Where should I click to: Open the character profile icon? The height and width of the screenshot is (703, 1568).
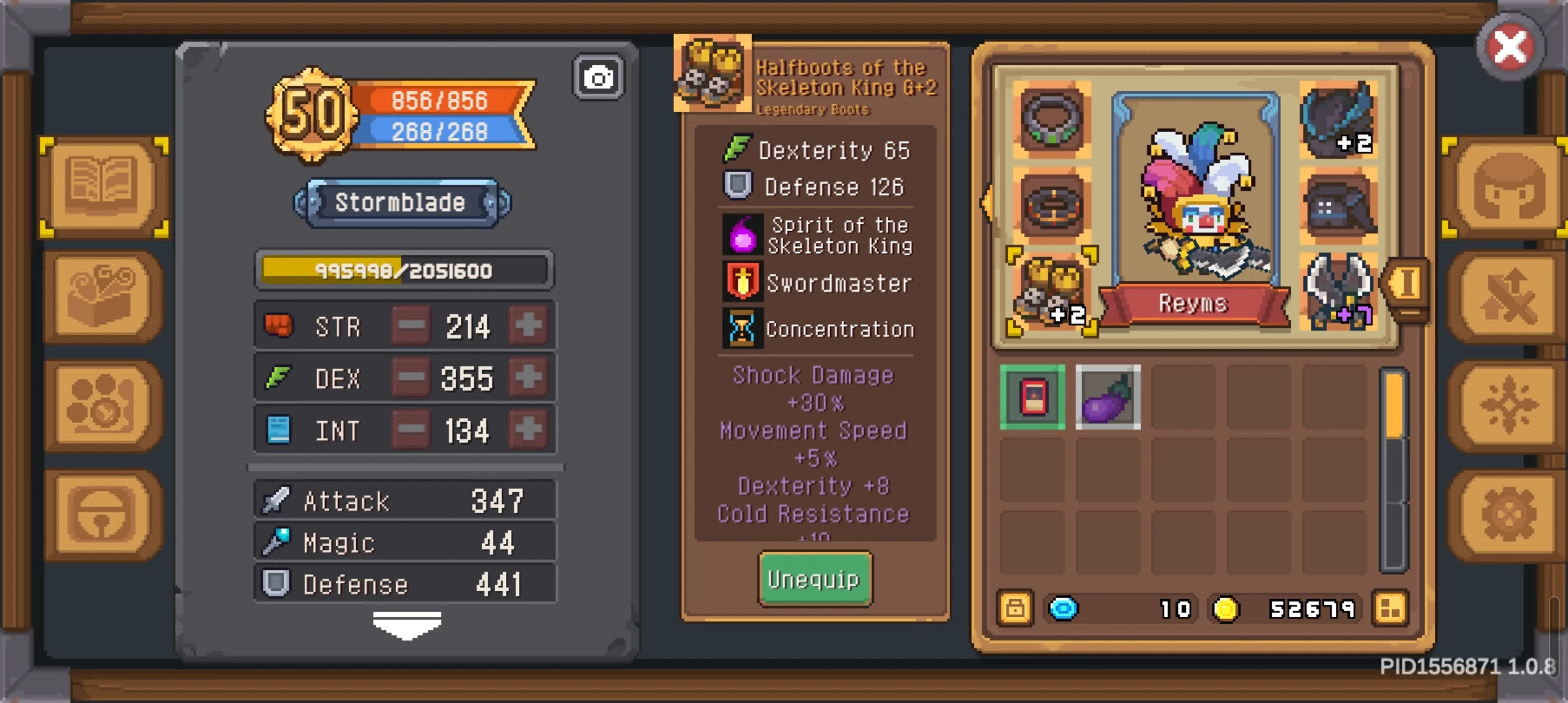pyautogui.click(x=1509, y=187)
